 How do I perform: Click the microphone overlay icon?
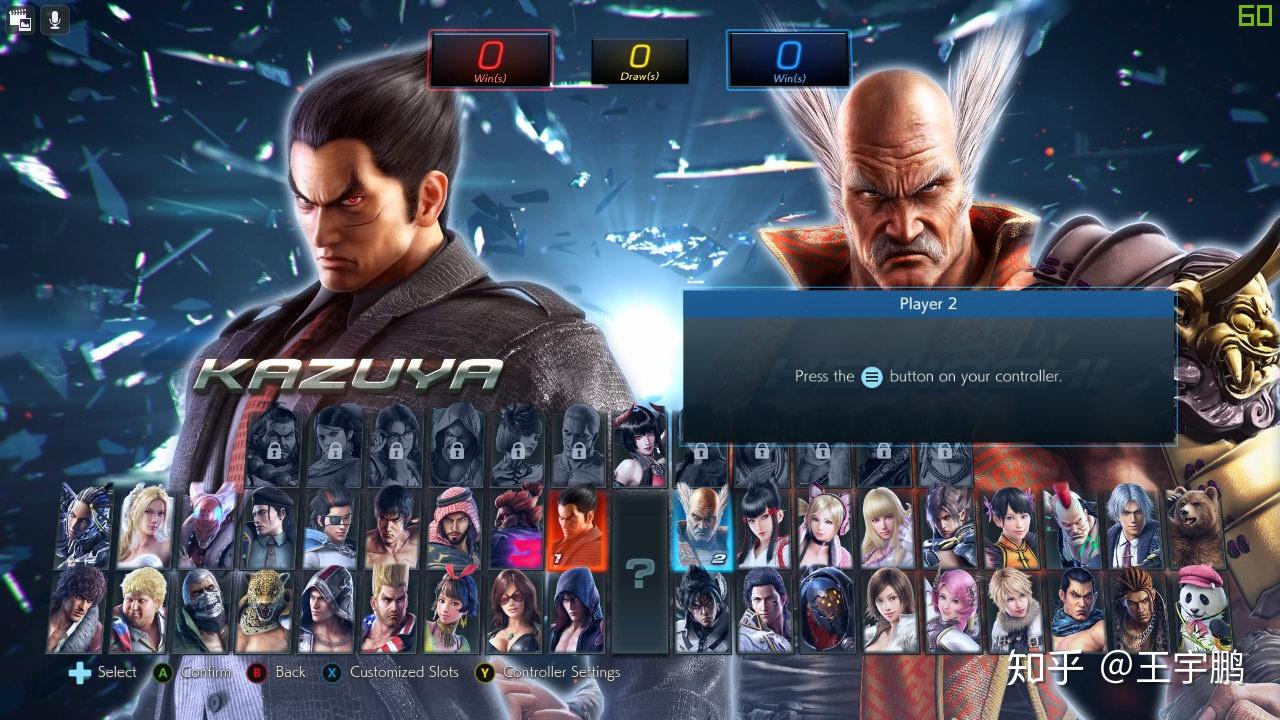[54, 19]
